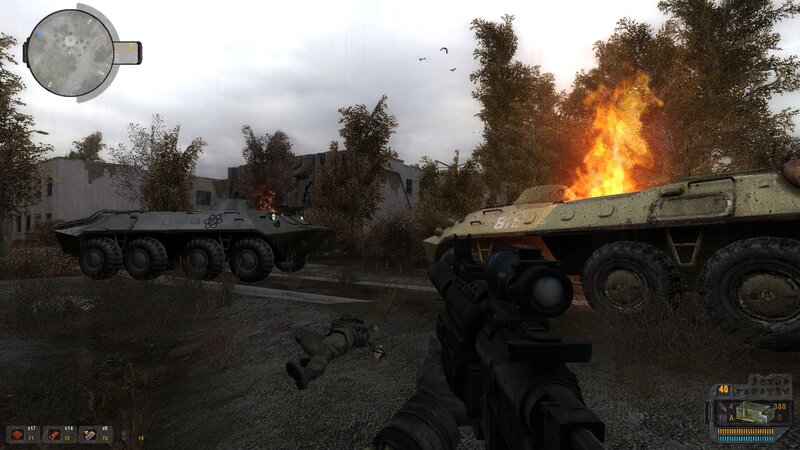Image resolution: width=800 pixels, height=450 pixels.
Task: Select the F2 quick slot item
Action: [54, 434]
